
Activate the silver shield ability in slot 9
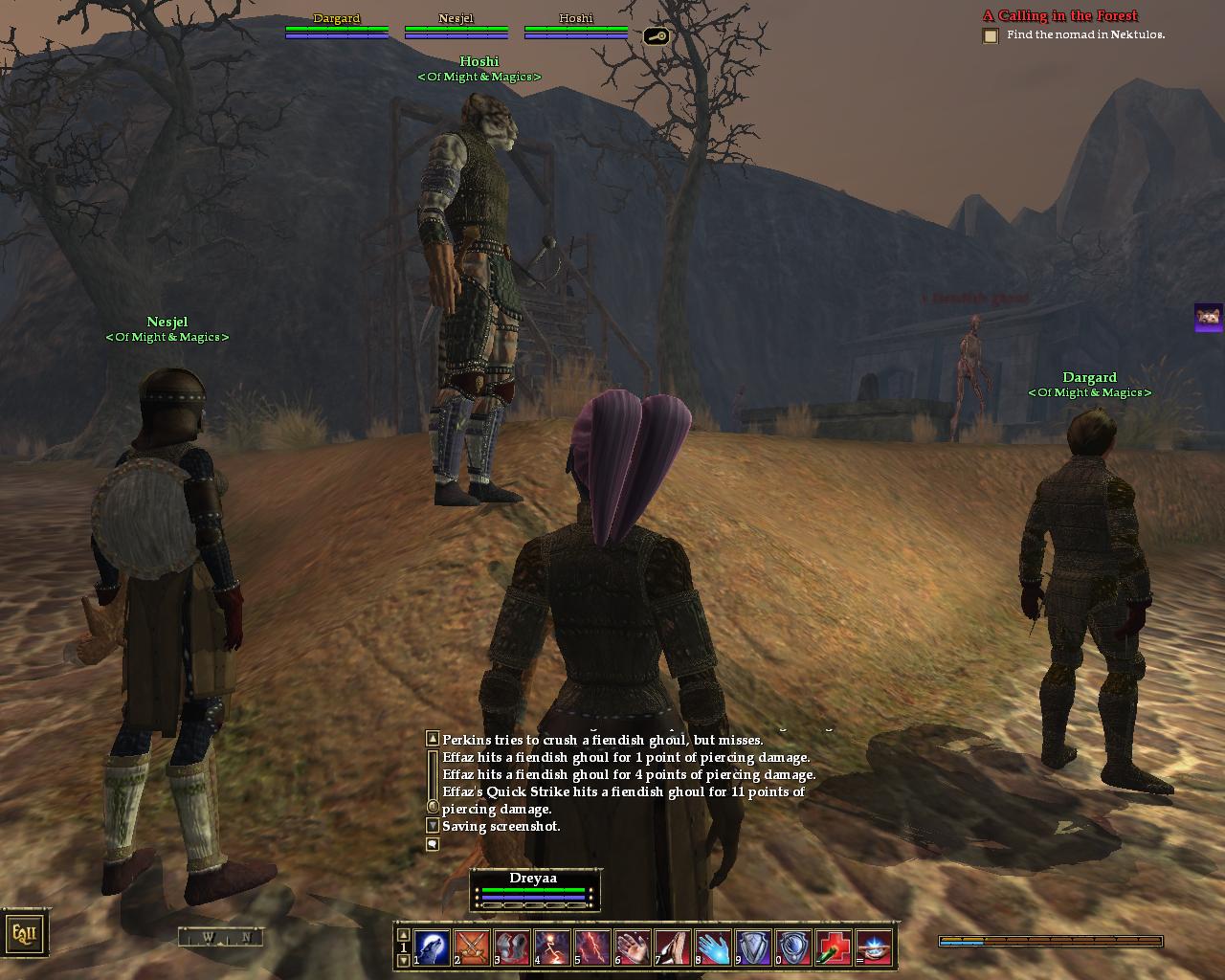[753, 947]
